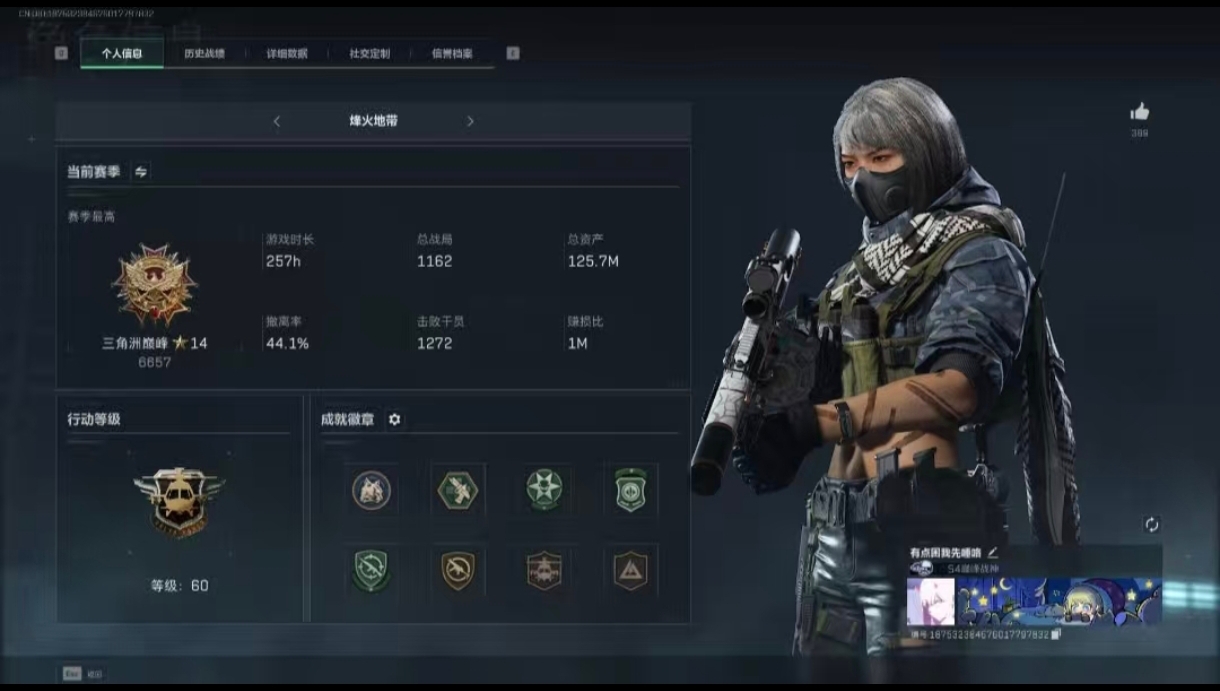
Task: Click the right arrow beside 烽火地带
Action: click(x=470, y=121)
